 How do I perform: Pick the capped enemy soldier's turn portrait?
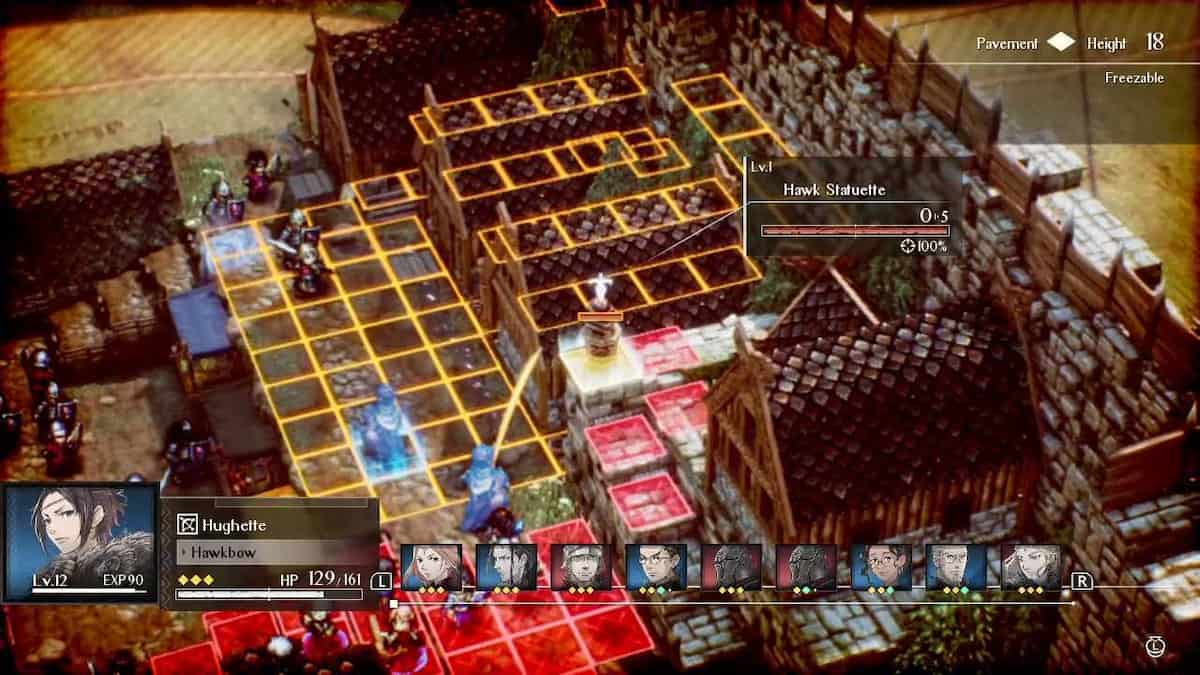click(x=581, y=567)
